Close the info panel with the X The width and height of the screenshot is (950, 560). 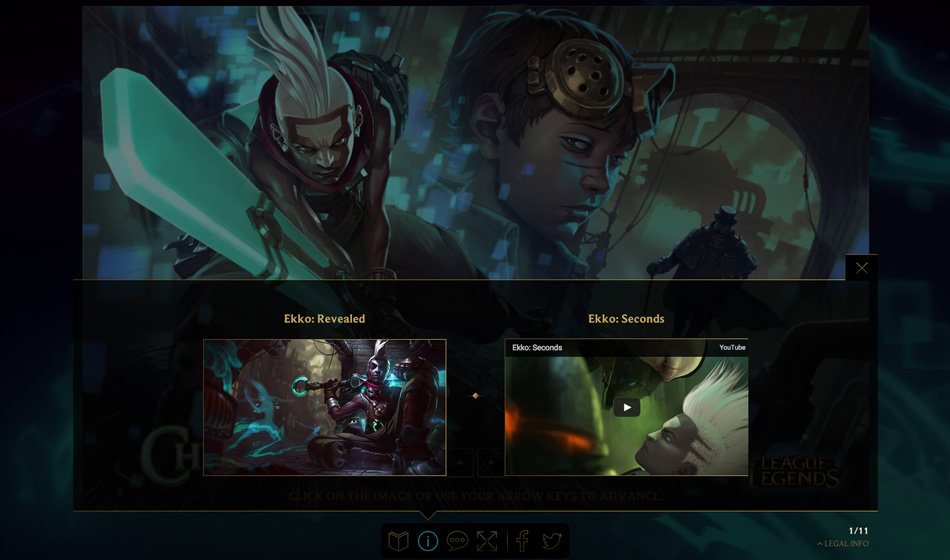(861, 268)
